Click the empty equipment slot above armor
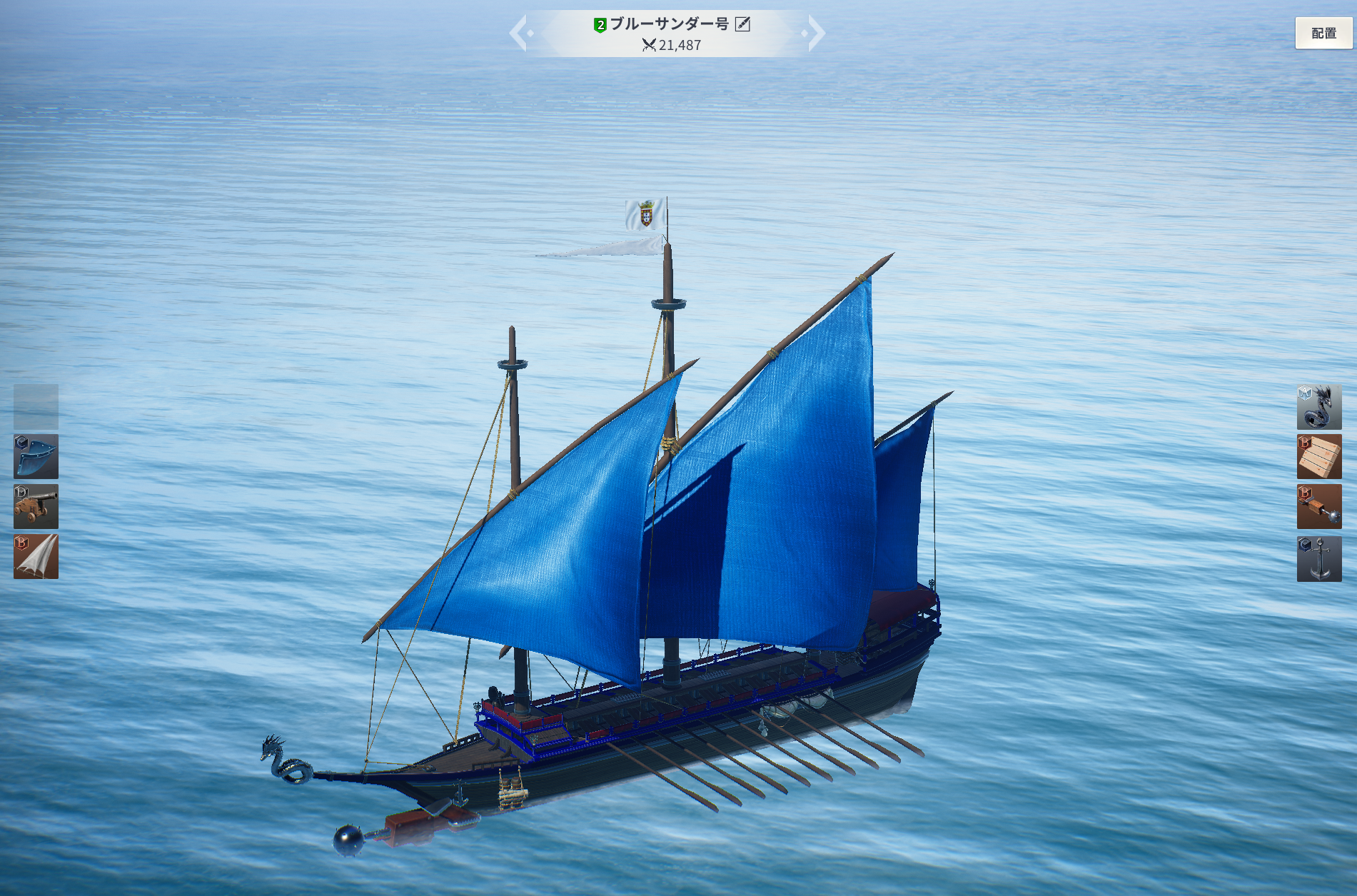This screenshot has width=1357, height=896. click(x=36, y=407)
